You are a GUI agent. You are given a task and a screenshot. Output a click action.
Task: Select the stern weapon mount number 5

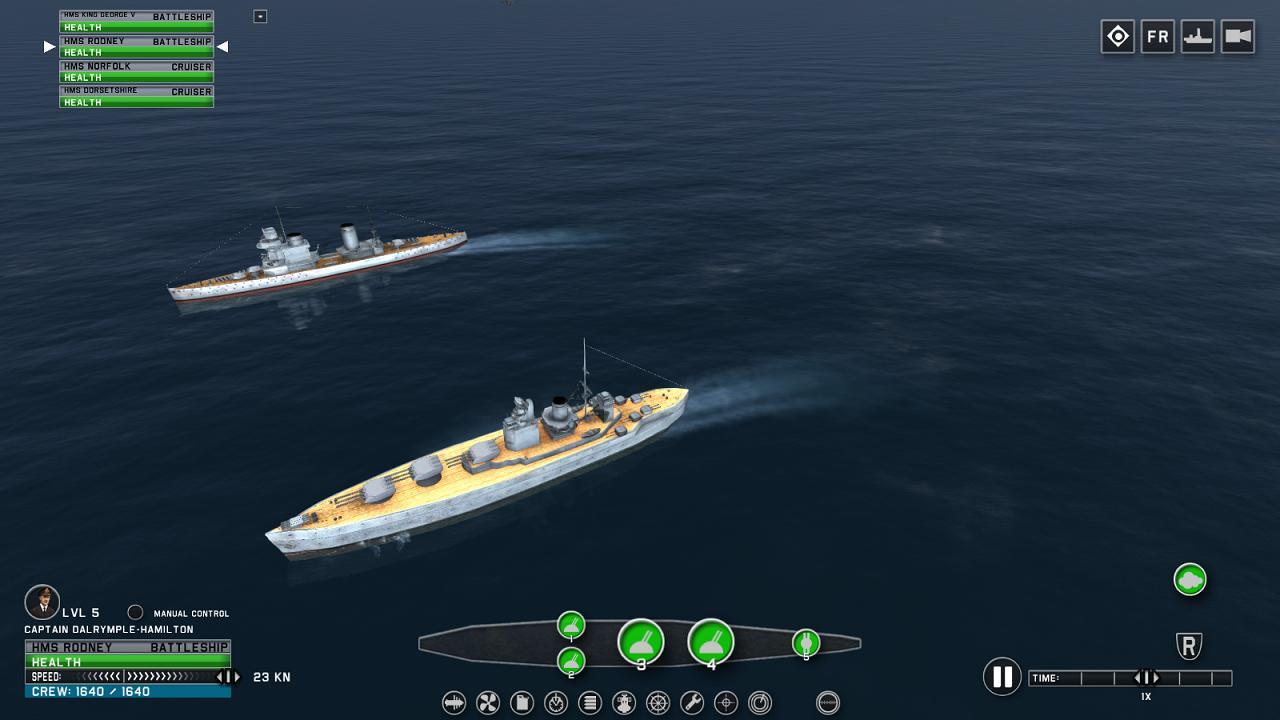click(x=806, y=643)
